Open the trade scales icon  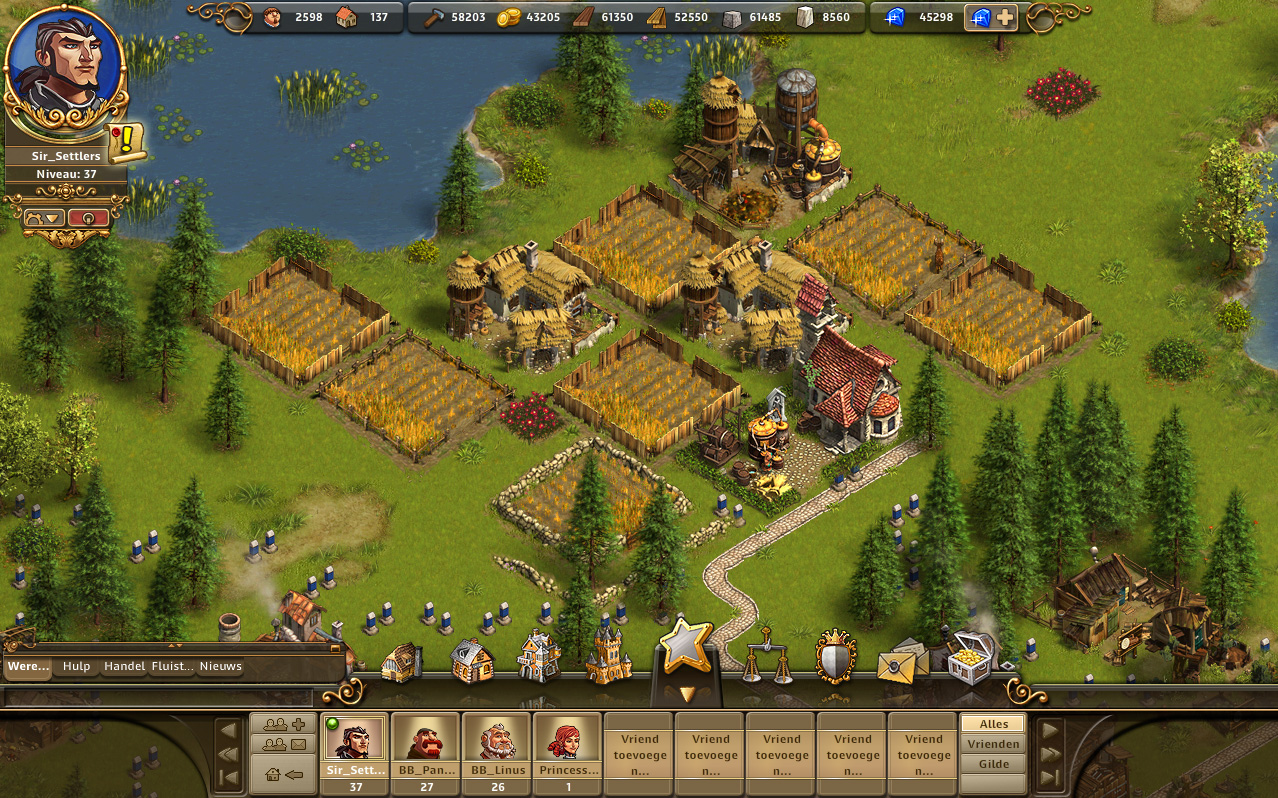[767, 657]
